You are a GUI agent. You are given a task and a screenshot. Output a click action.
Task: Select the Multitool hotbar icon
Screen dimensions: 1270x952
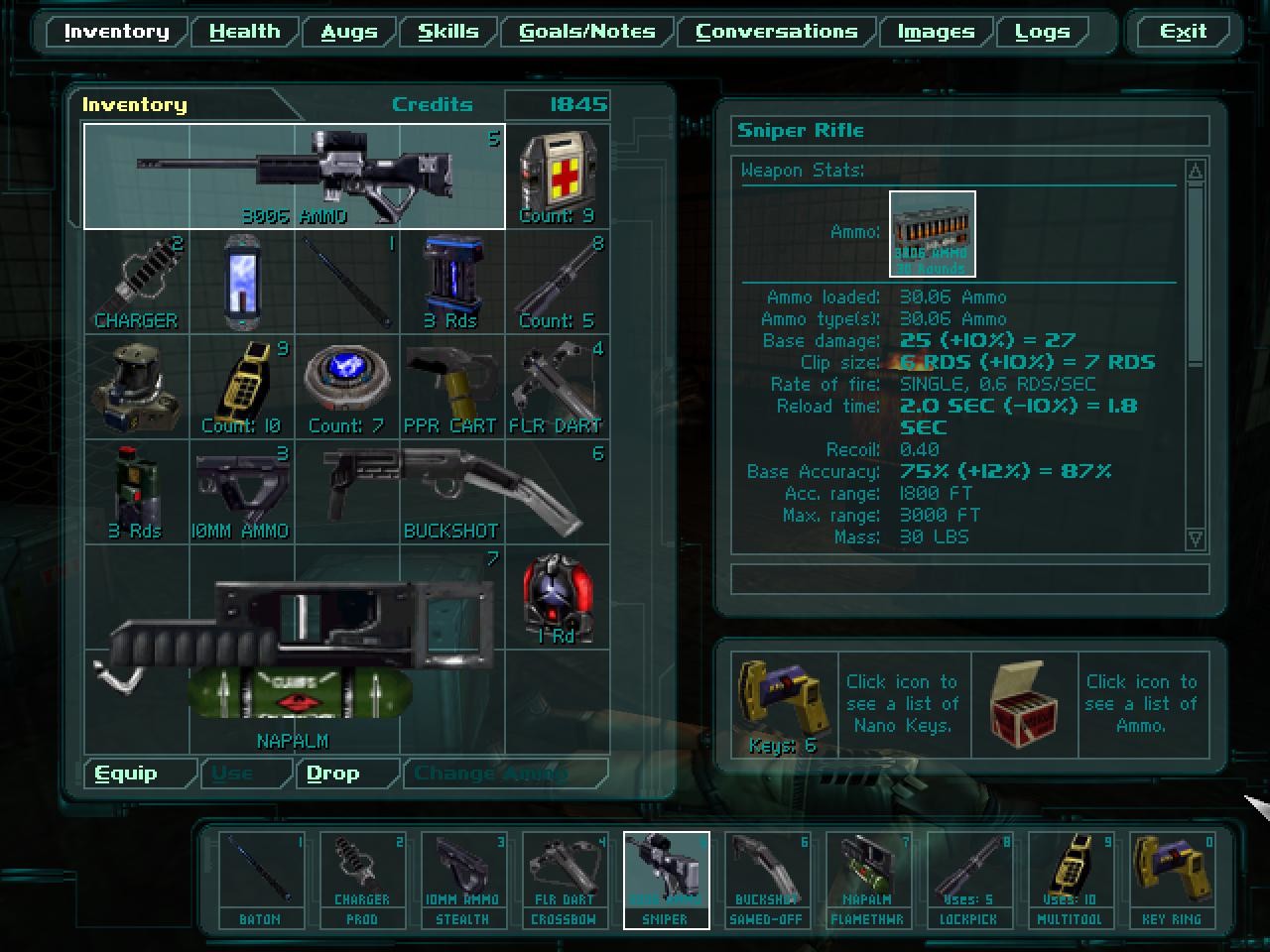(1071, 878)
